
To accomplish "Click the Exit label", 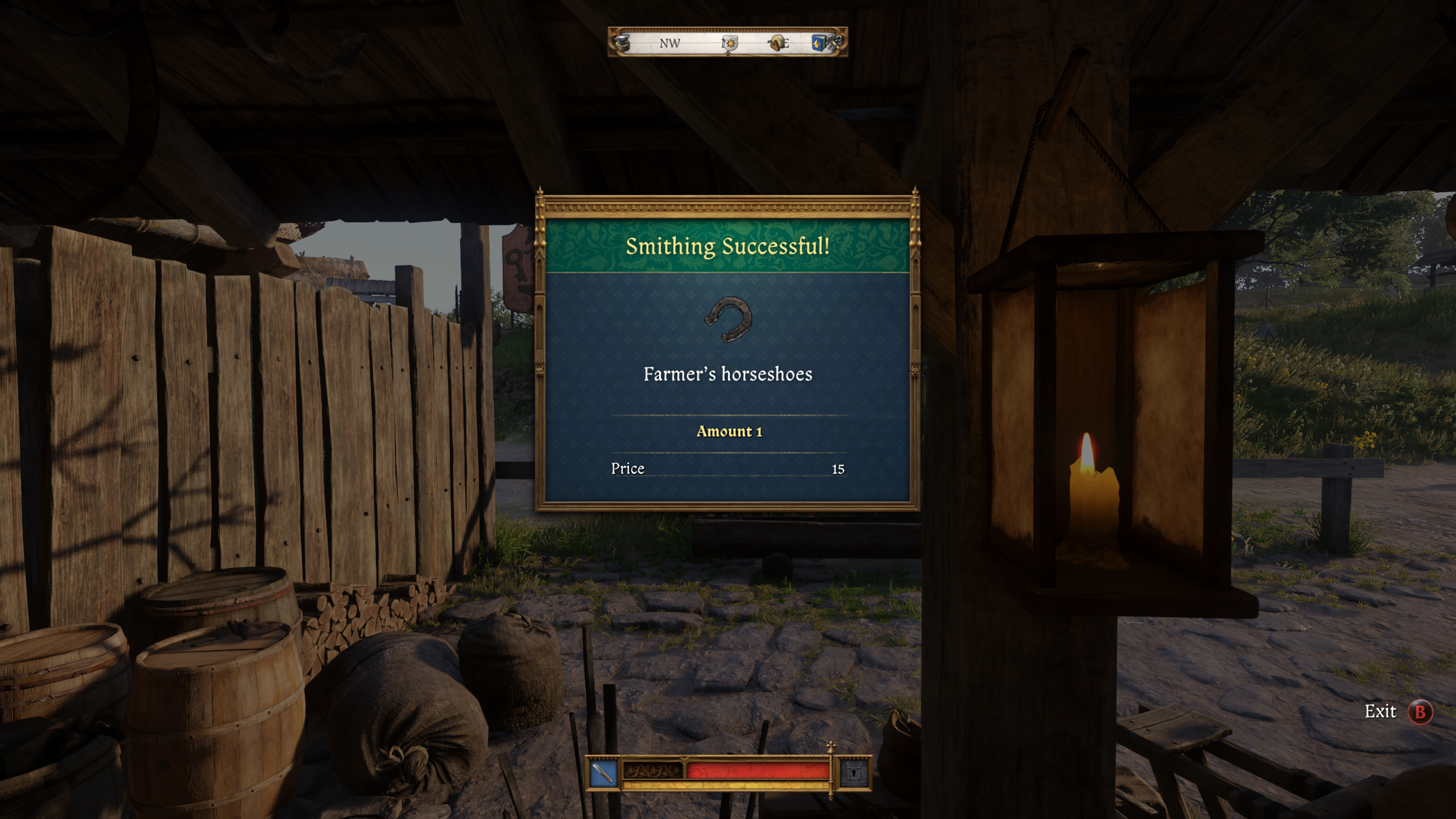I will click(1380, 712).
